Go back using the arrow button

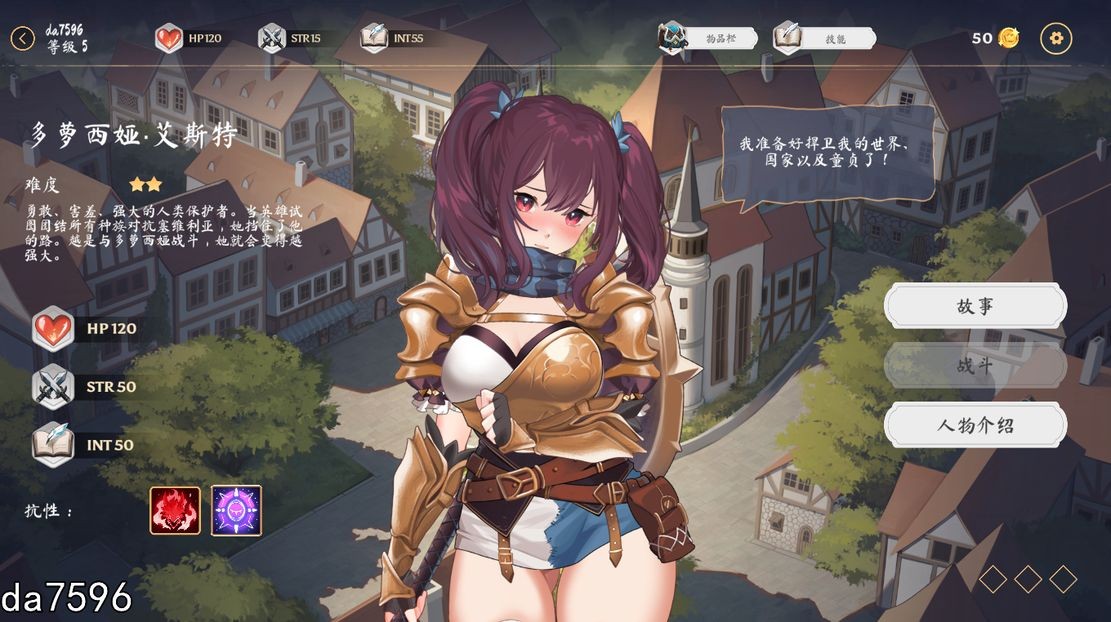(22, 39)
